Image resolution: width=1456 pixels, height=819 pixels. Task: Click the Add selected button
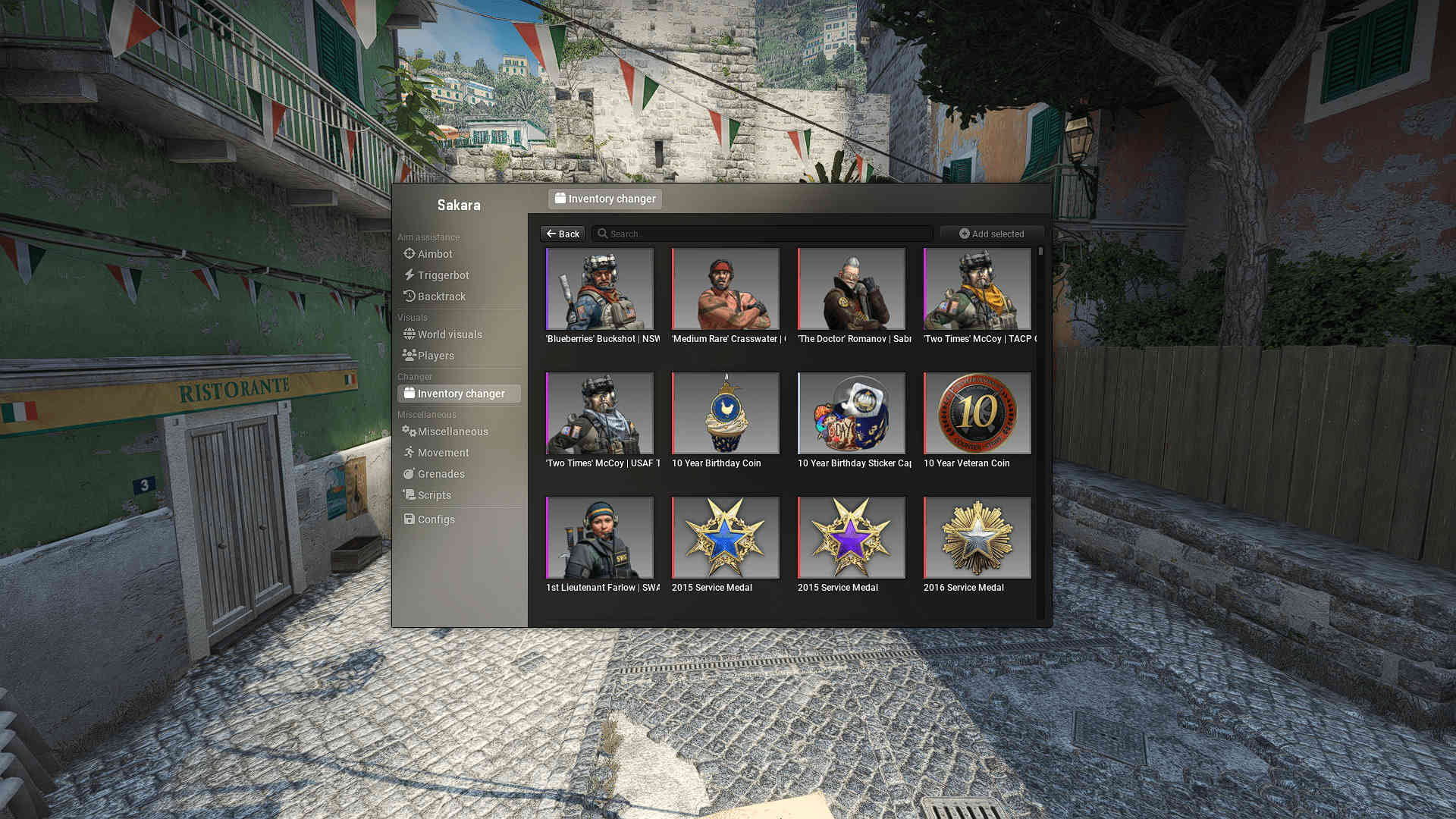pos(991,234)
